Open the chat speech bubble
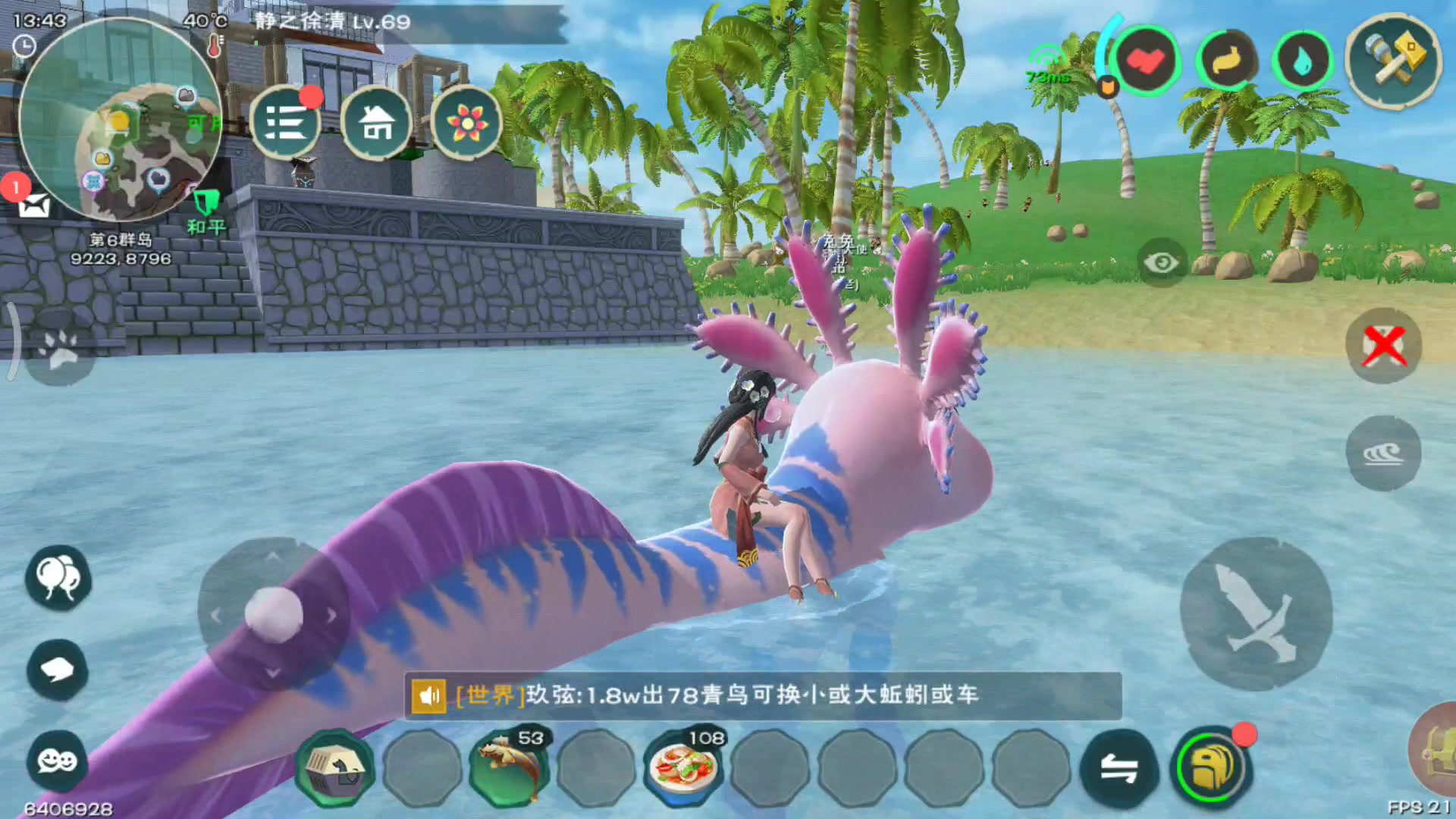The height and width of the screenshot is (819, 1456). (58, 670)
